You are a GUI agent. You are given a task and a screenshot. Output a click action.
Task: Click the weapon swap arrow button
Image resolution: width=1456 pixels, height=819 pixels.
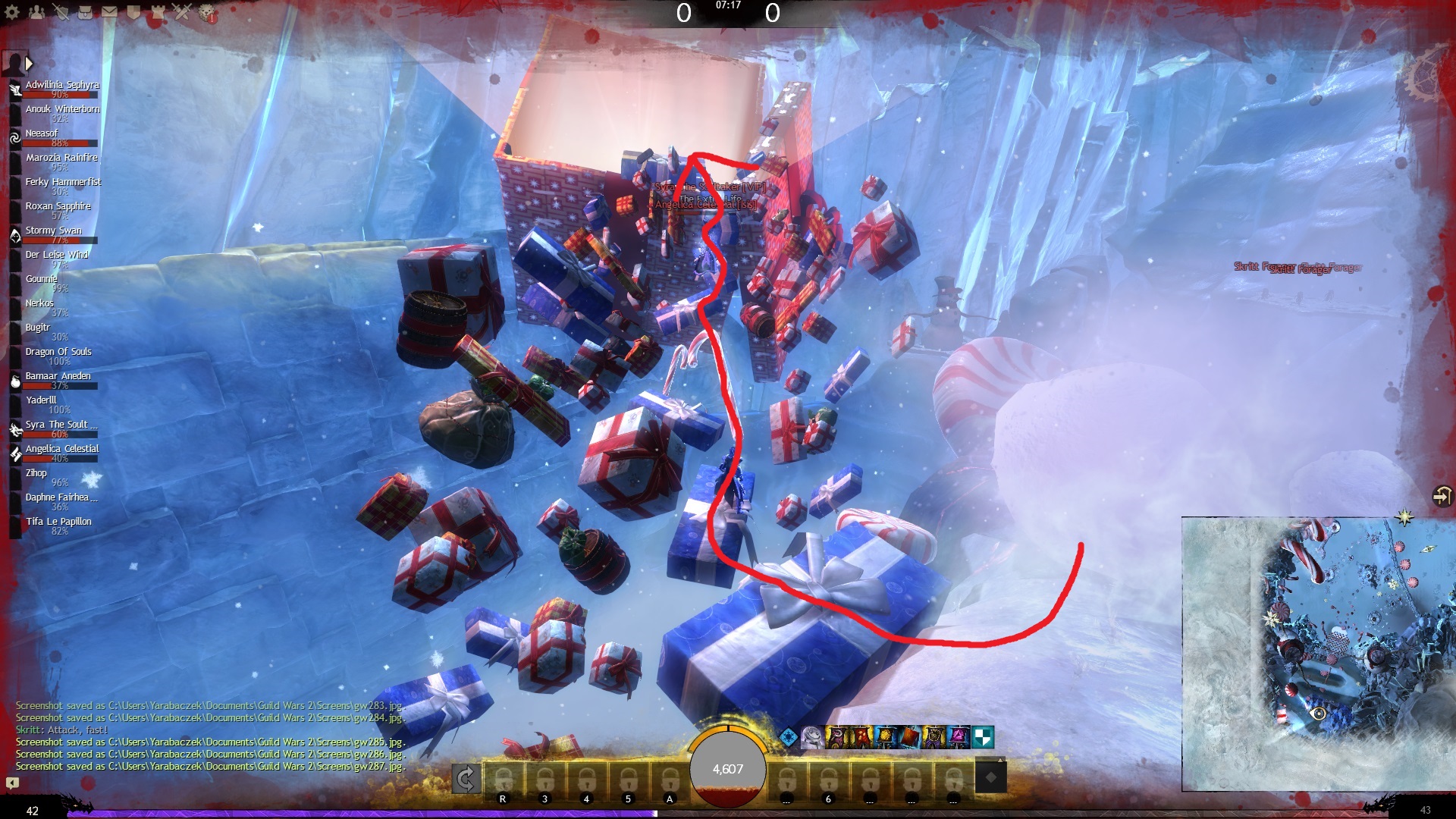(466, 778)
